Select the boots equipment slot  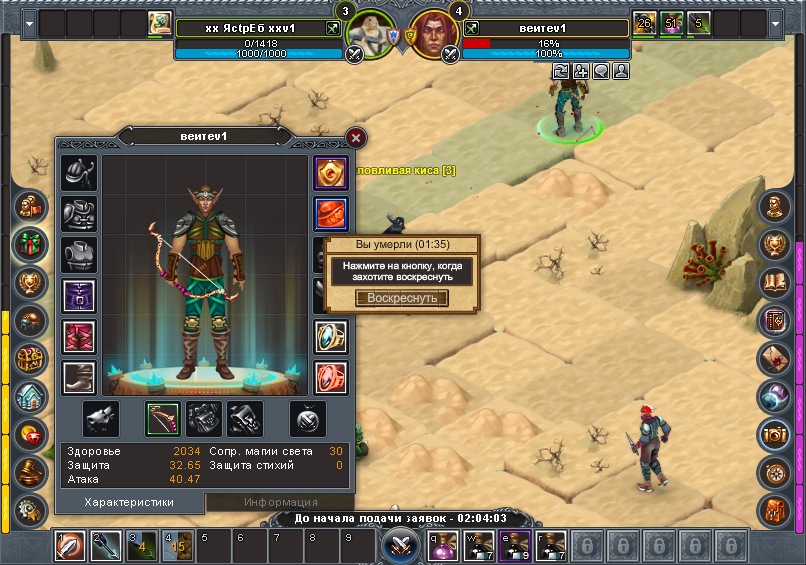point(79,378)
